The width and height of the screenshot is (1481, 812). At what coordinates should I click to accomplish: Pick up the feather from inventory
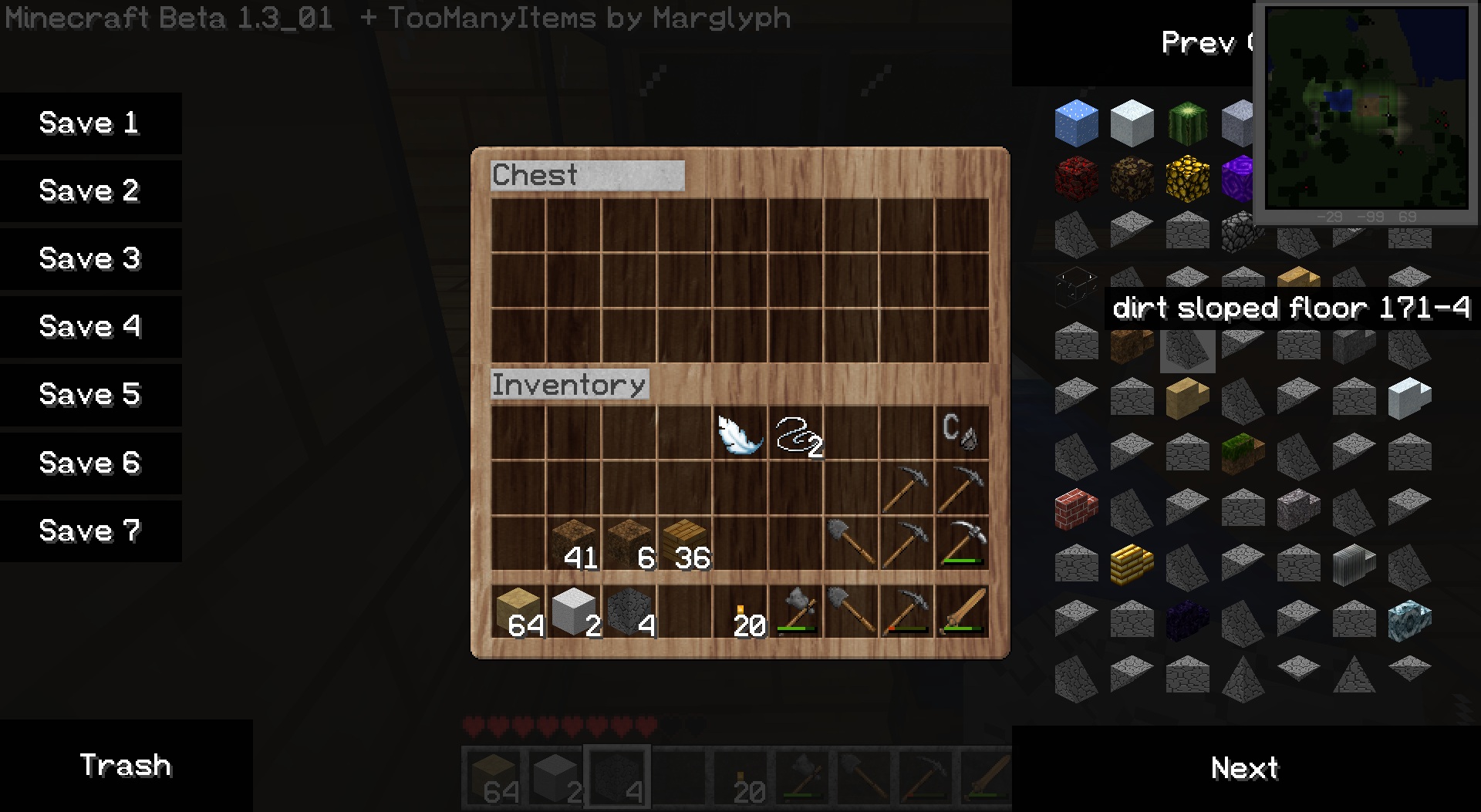[740, 434]
